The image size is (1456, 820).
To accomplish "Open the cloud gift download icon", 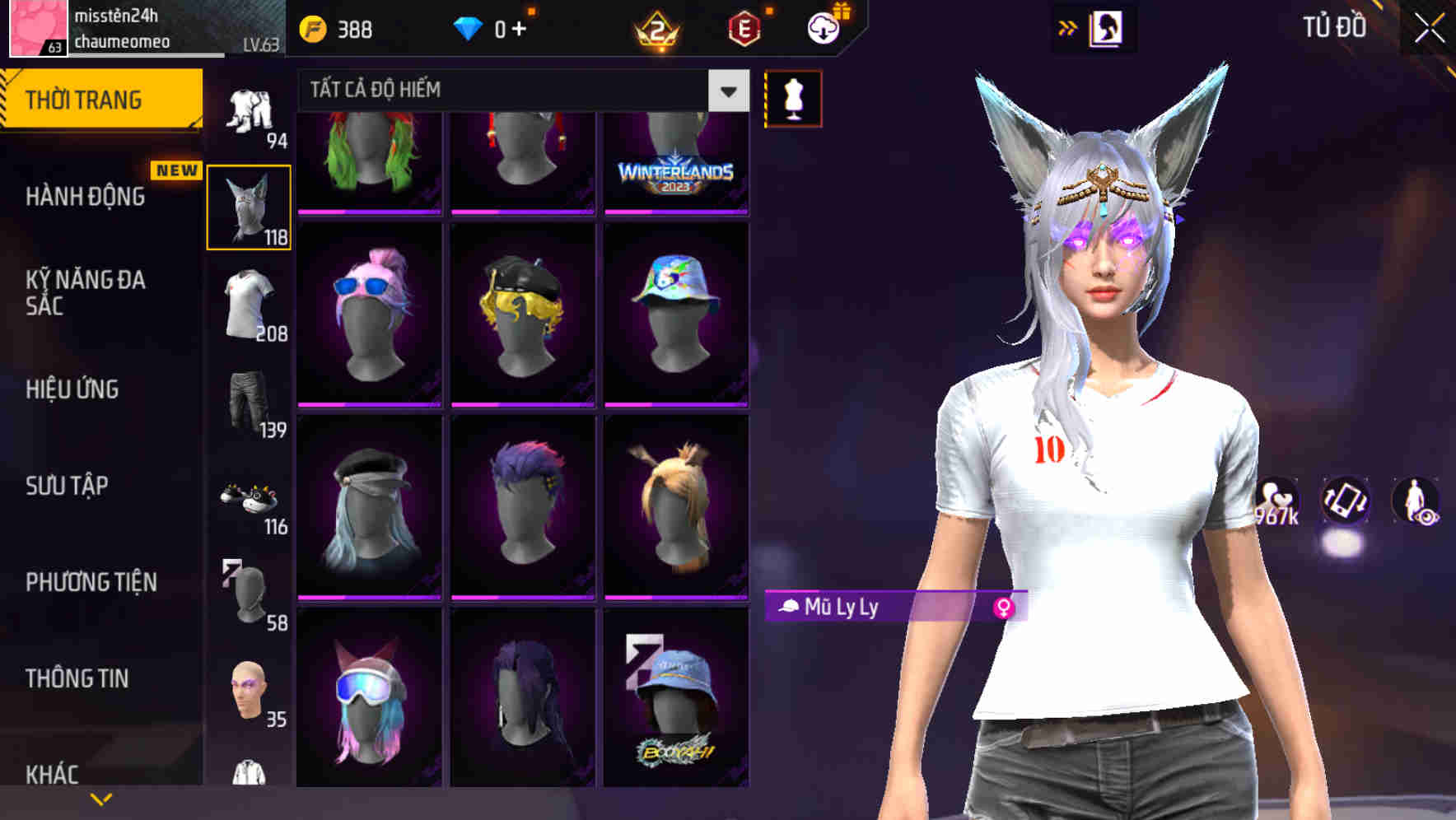I will 823,28.
